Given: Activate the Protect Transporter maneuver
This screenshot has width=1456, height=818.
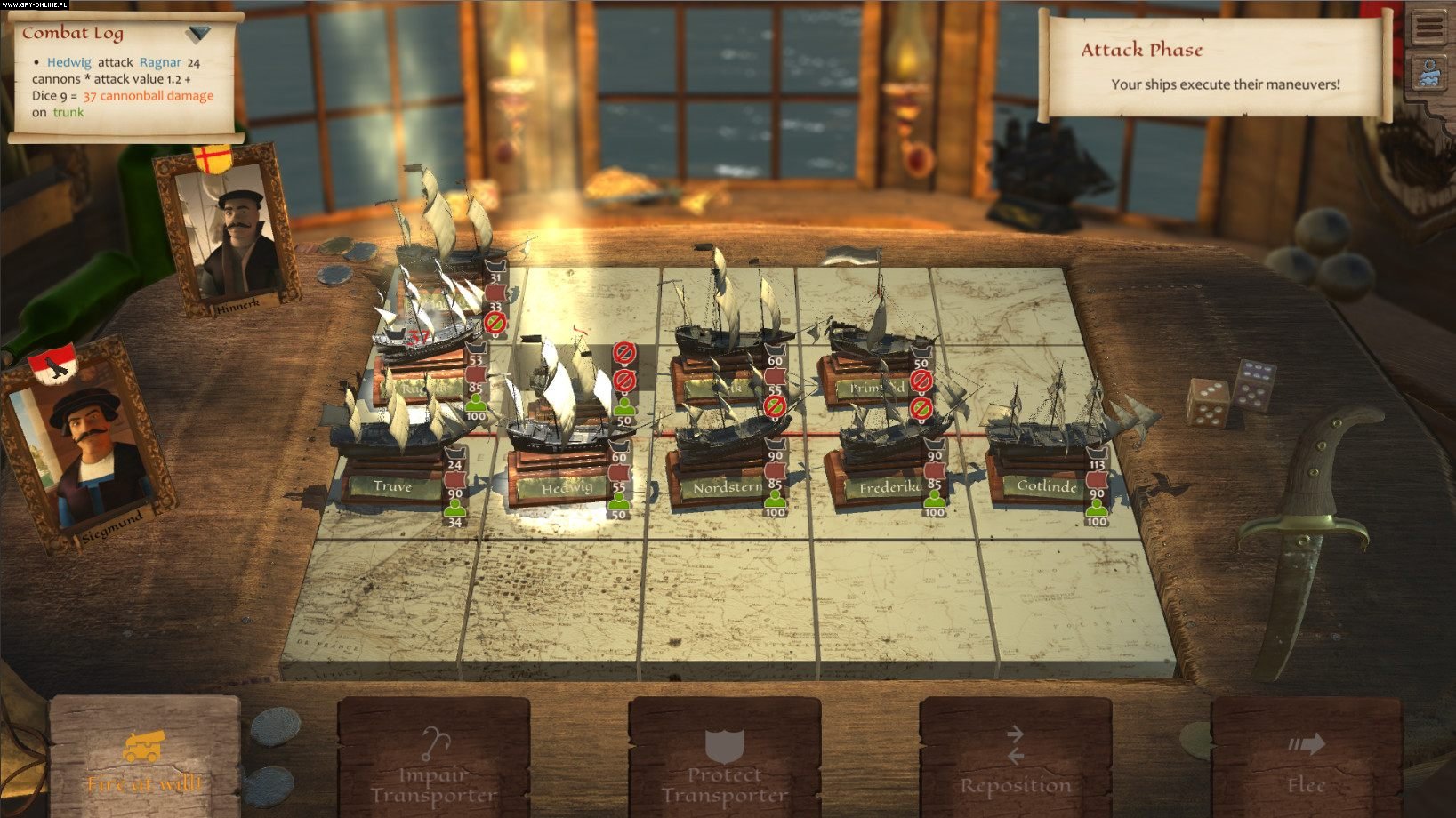Looking at the screenshot, I should pos(724,766).
